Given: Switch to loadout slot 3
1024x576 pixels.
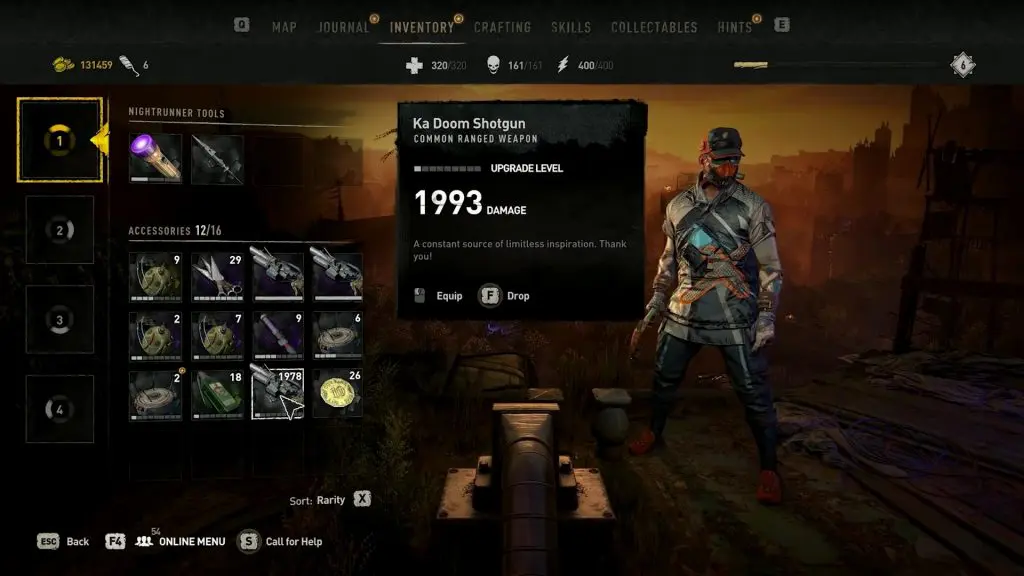Looking at the screenshot, I should (x=59, y=320).
